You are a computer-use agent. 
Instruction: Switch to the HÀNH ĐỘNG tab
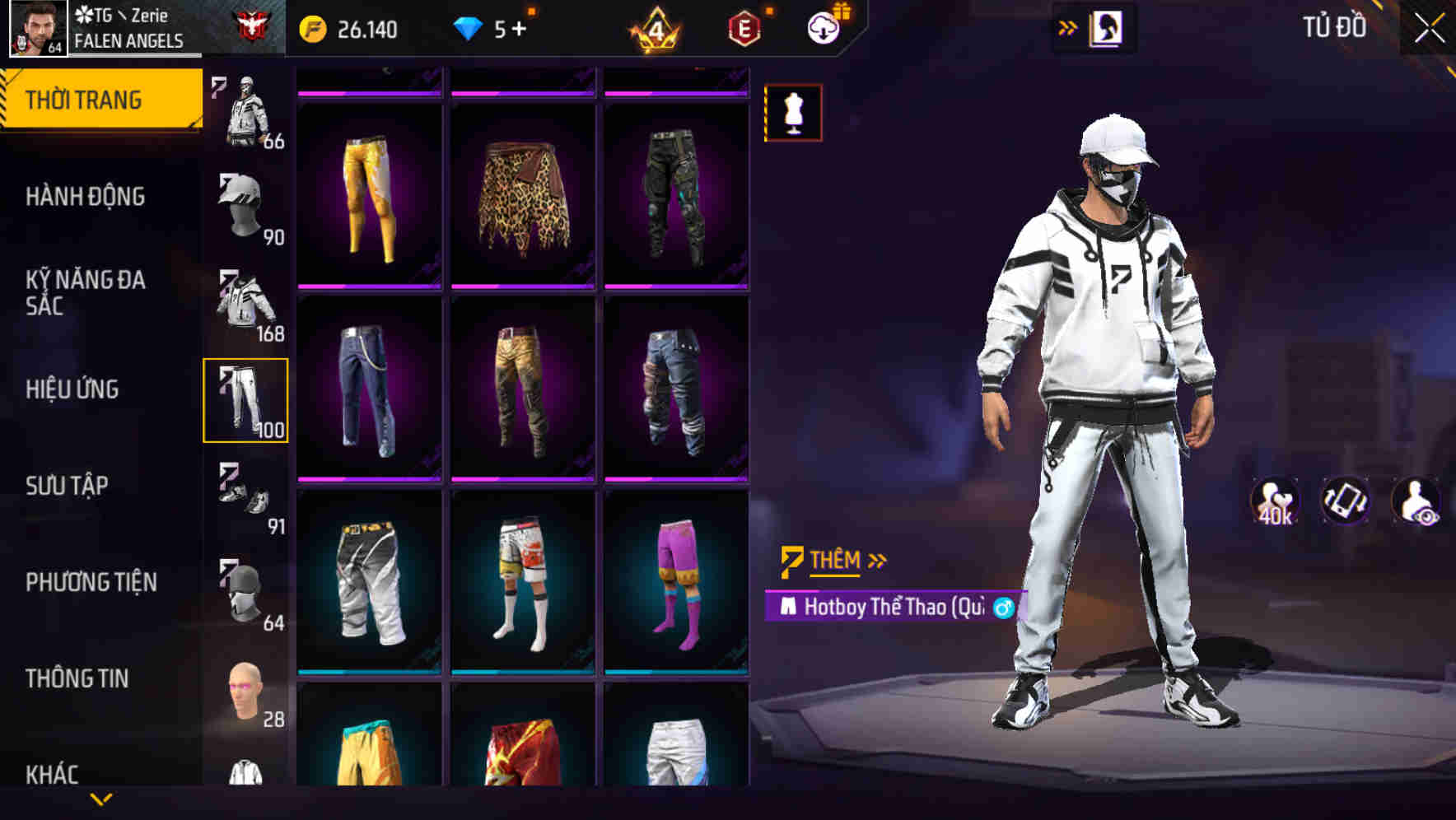(x=86, y=198)
